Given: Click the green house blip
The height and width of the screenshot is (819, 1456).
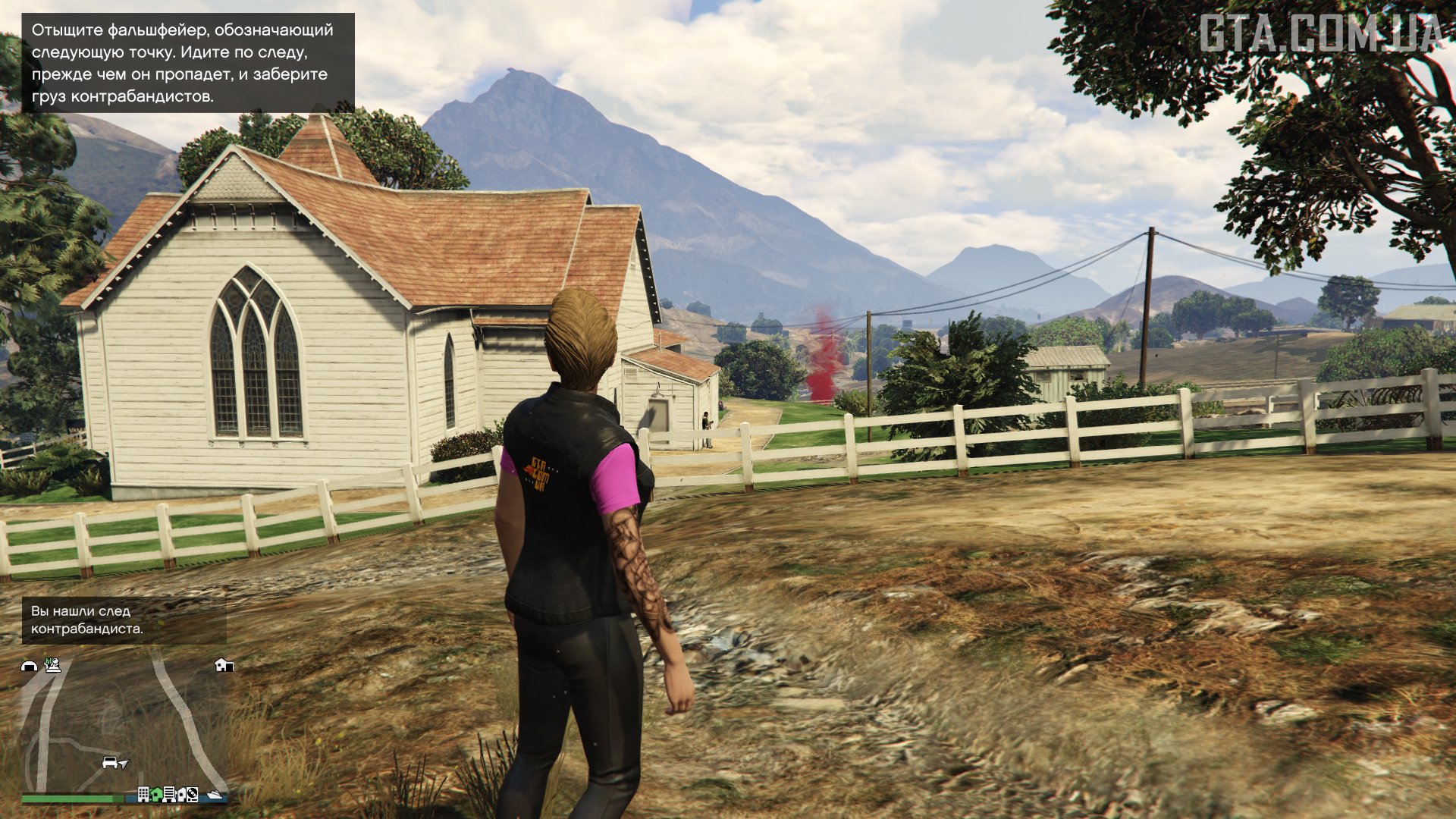Looking at the screenshot, I should pos(156,794).
